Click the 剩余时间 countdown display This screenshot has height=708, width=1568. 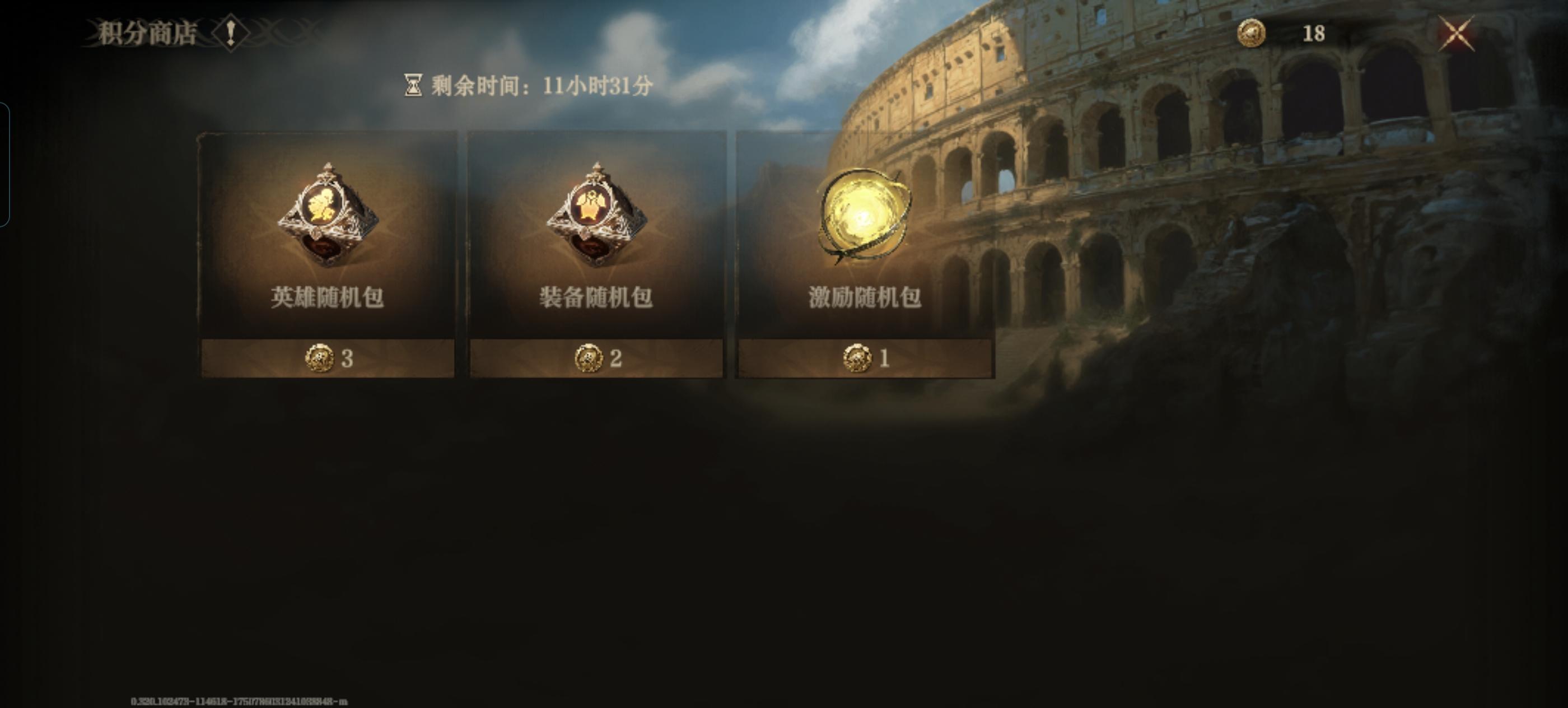536,86
